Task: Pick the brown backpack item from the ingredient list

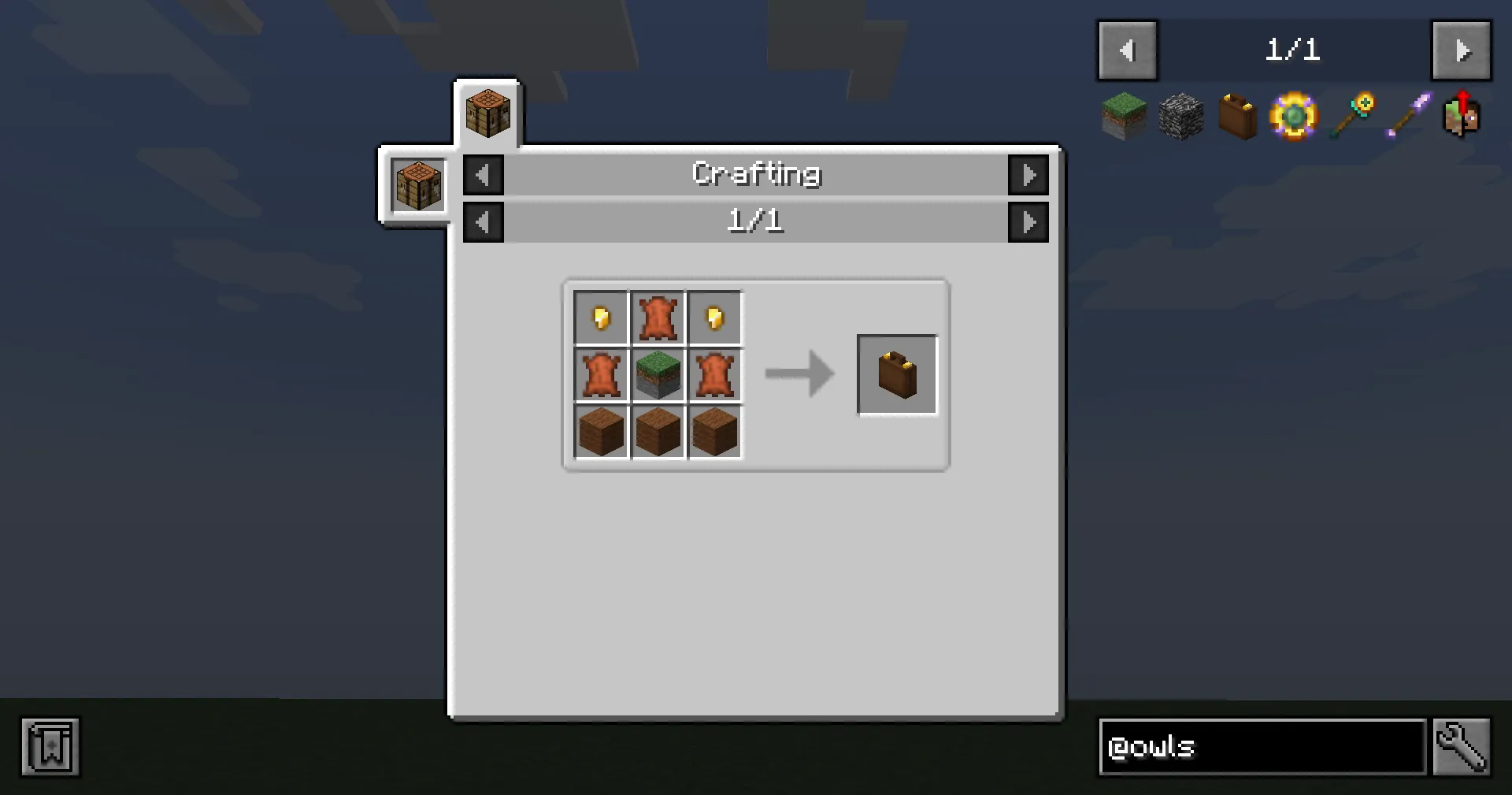Action: [x=1237, y=117]
